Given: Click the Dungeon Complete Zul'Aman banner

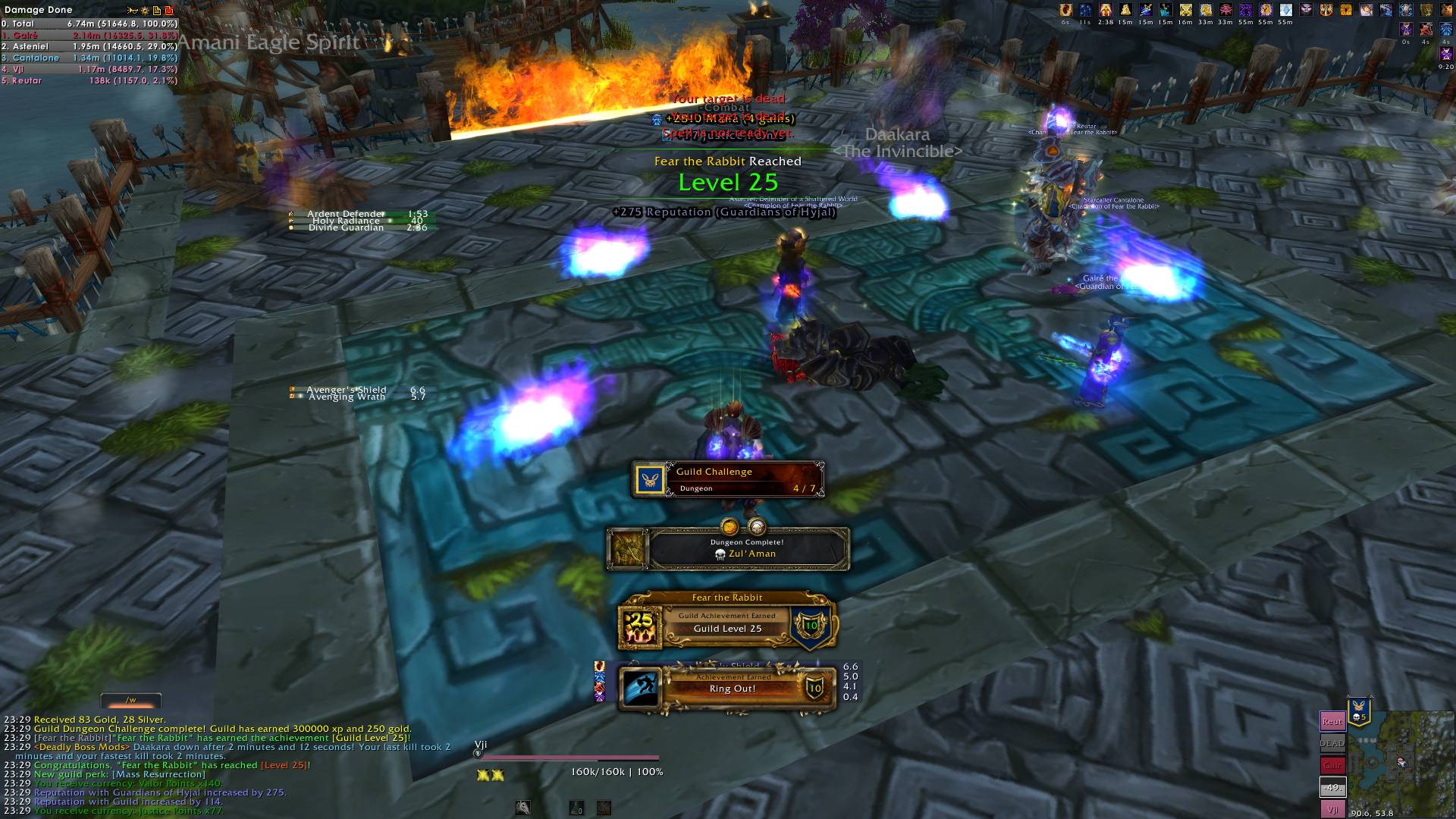Looking at the screenshot, I should [728, 548].
